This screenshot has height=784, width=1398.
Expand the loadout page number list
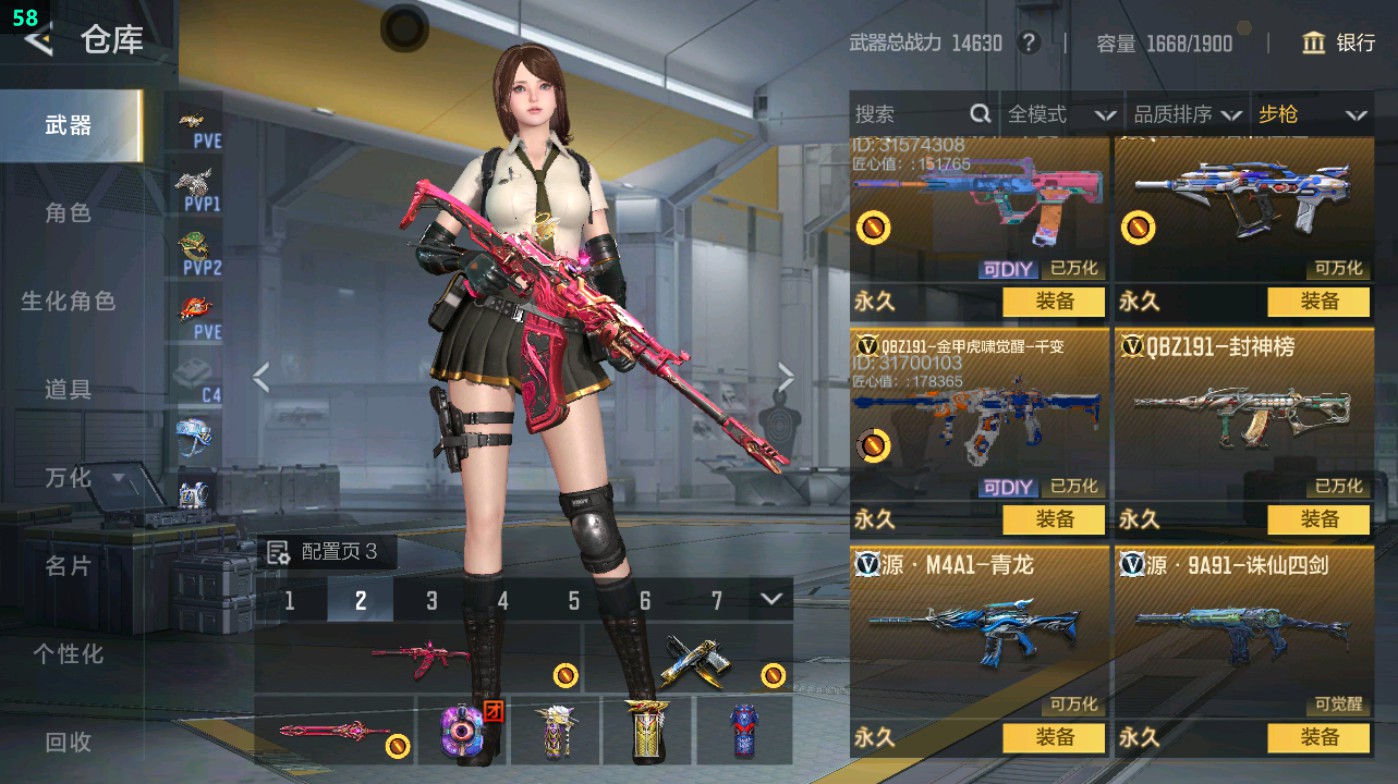(770, 599)
